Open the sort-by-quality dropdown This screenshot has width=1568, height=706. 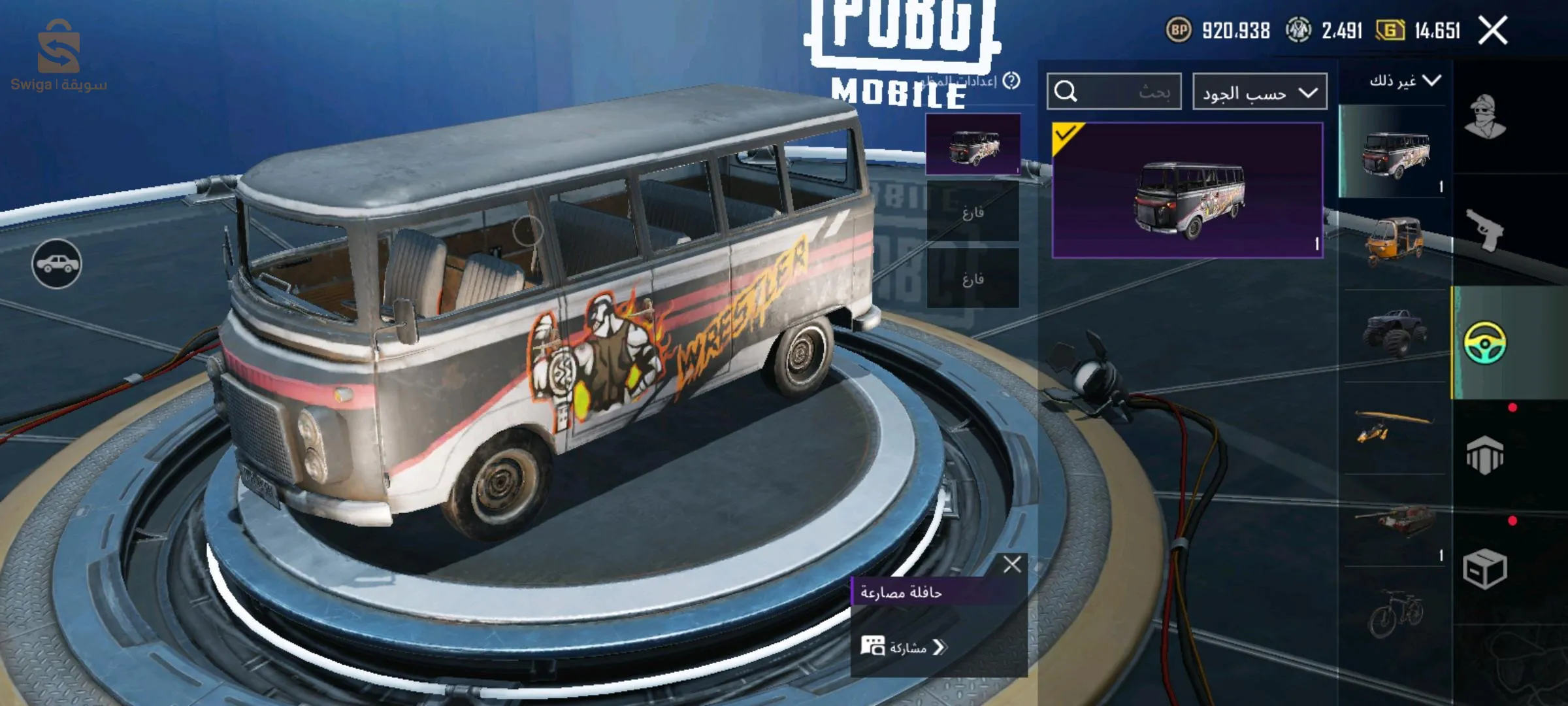coord(1259,92)
